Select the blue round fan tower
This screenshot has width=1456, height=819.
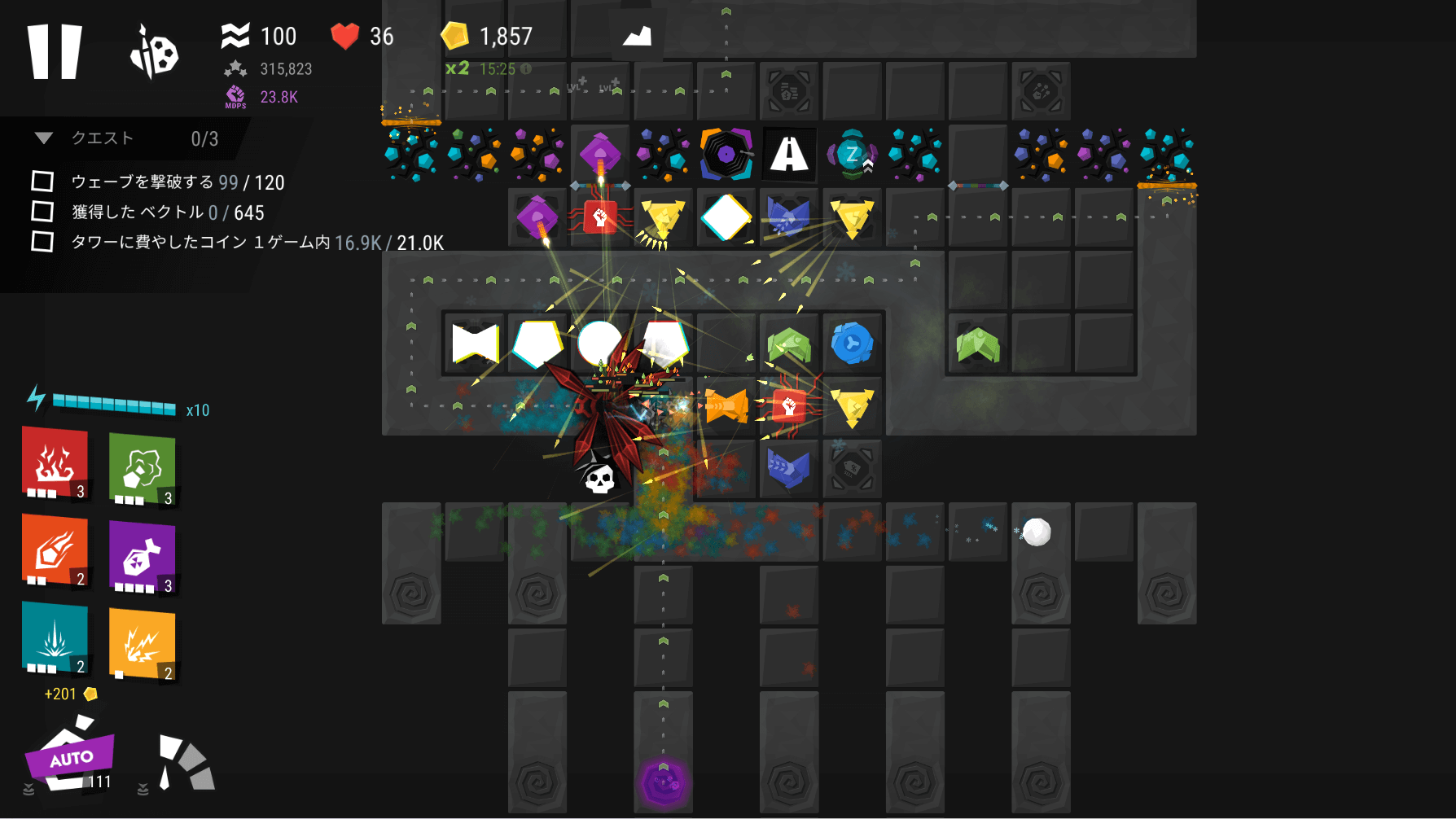[x=852, y=344]
